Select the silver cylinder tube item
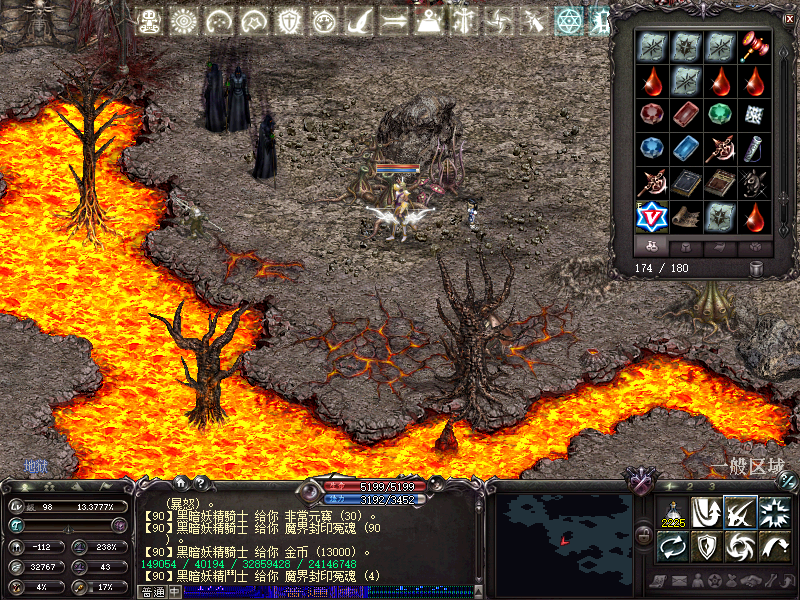 tap(755, 148)
